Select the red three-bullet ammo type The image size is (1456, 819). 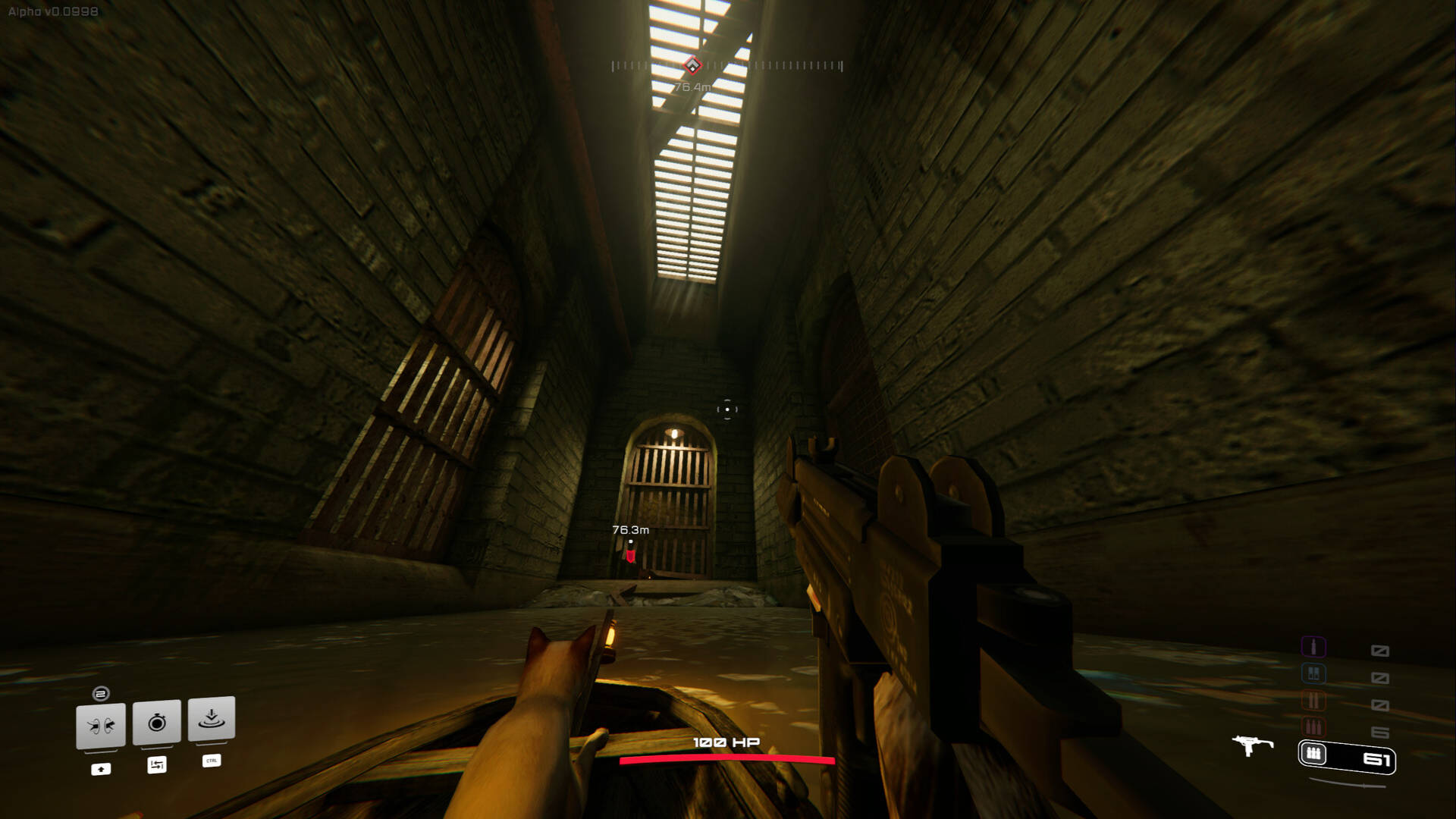tap(1313, 727)
